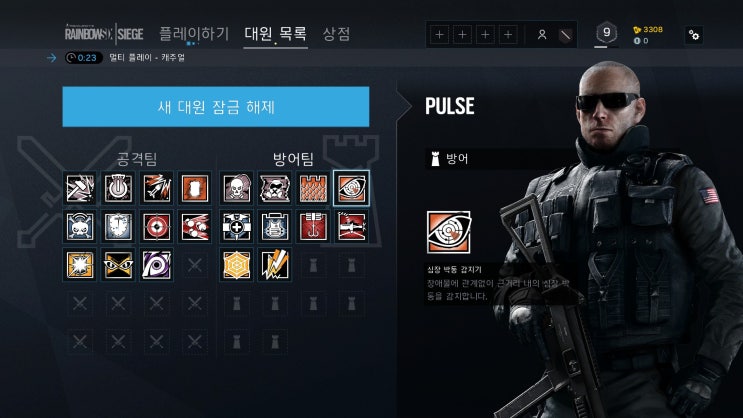Open settings with the gear icon
The image size is (743, 418).
click(x=693, y=35)
